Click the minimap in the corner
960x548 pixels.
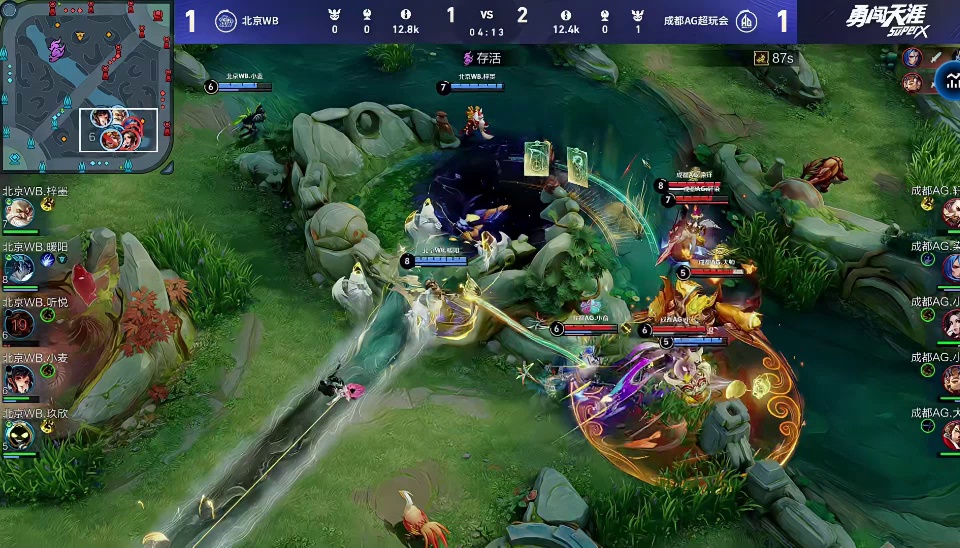coord(88,88)
